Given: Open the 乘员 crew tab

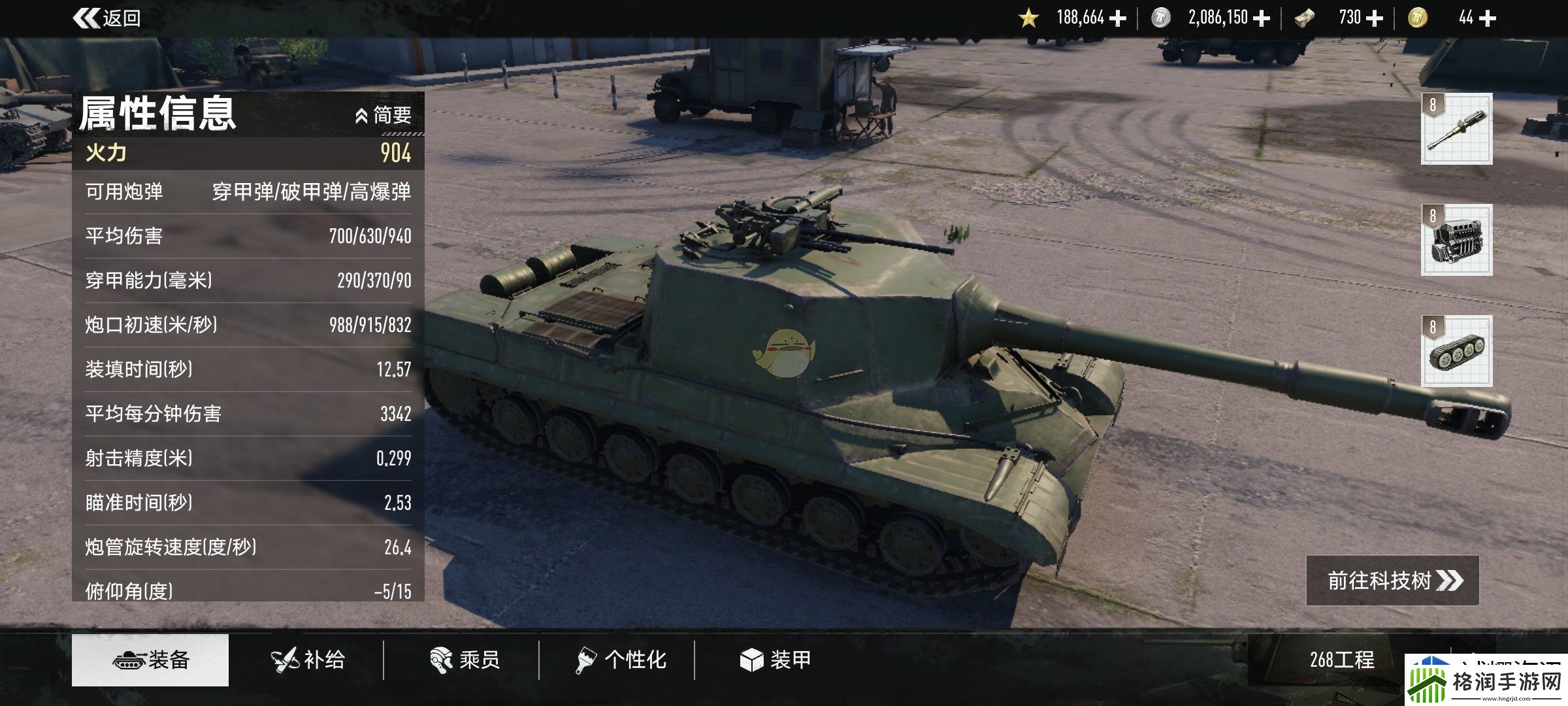Looking at the screenshot, I should (465, 660).
